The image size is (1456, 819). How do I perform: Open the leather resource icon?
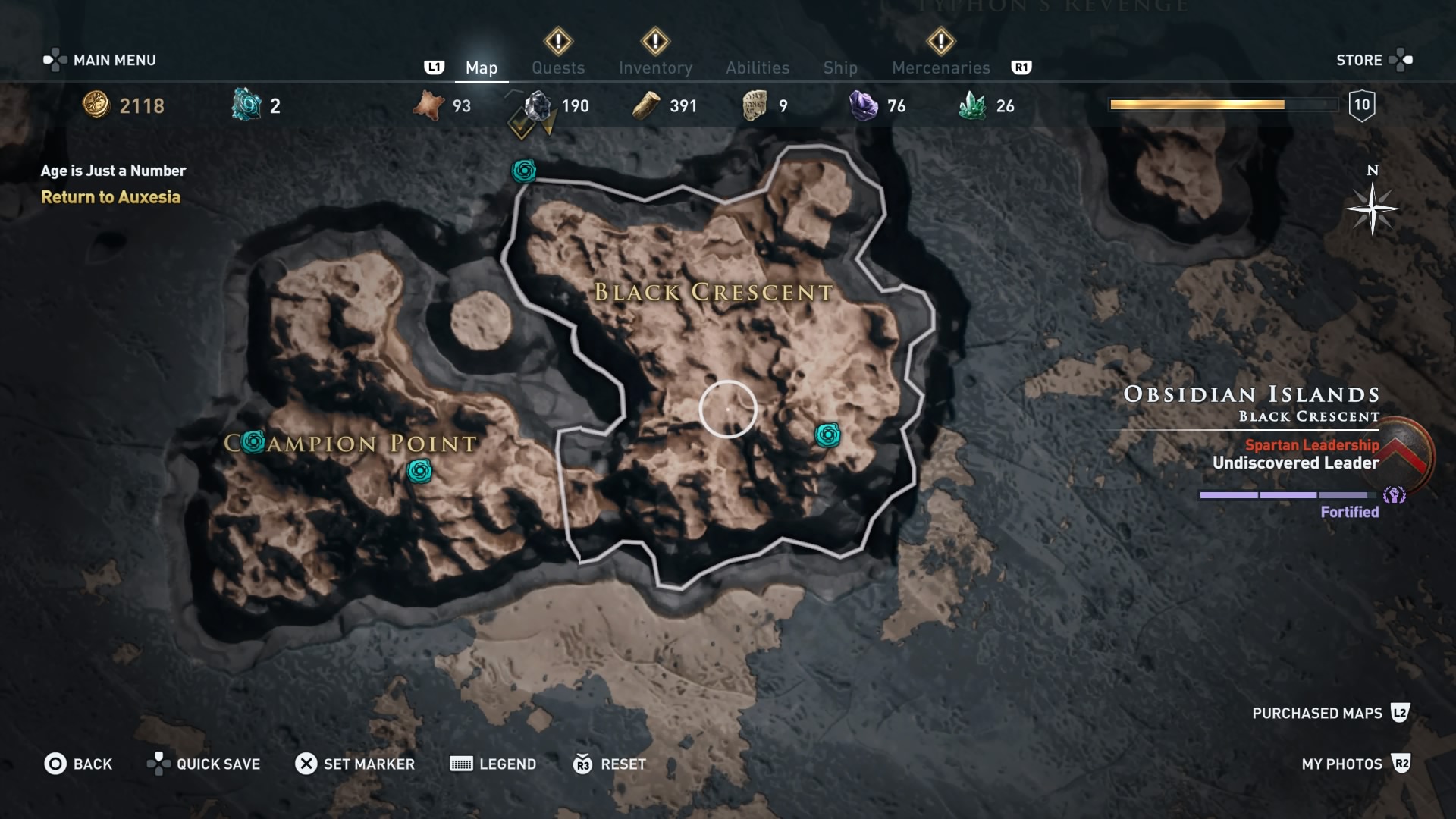pos(428,106)
